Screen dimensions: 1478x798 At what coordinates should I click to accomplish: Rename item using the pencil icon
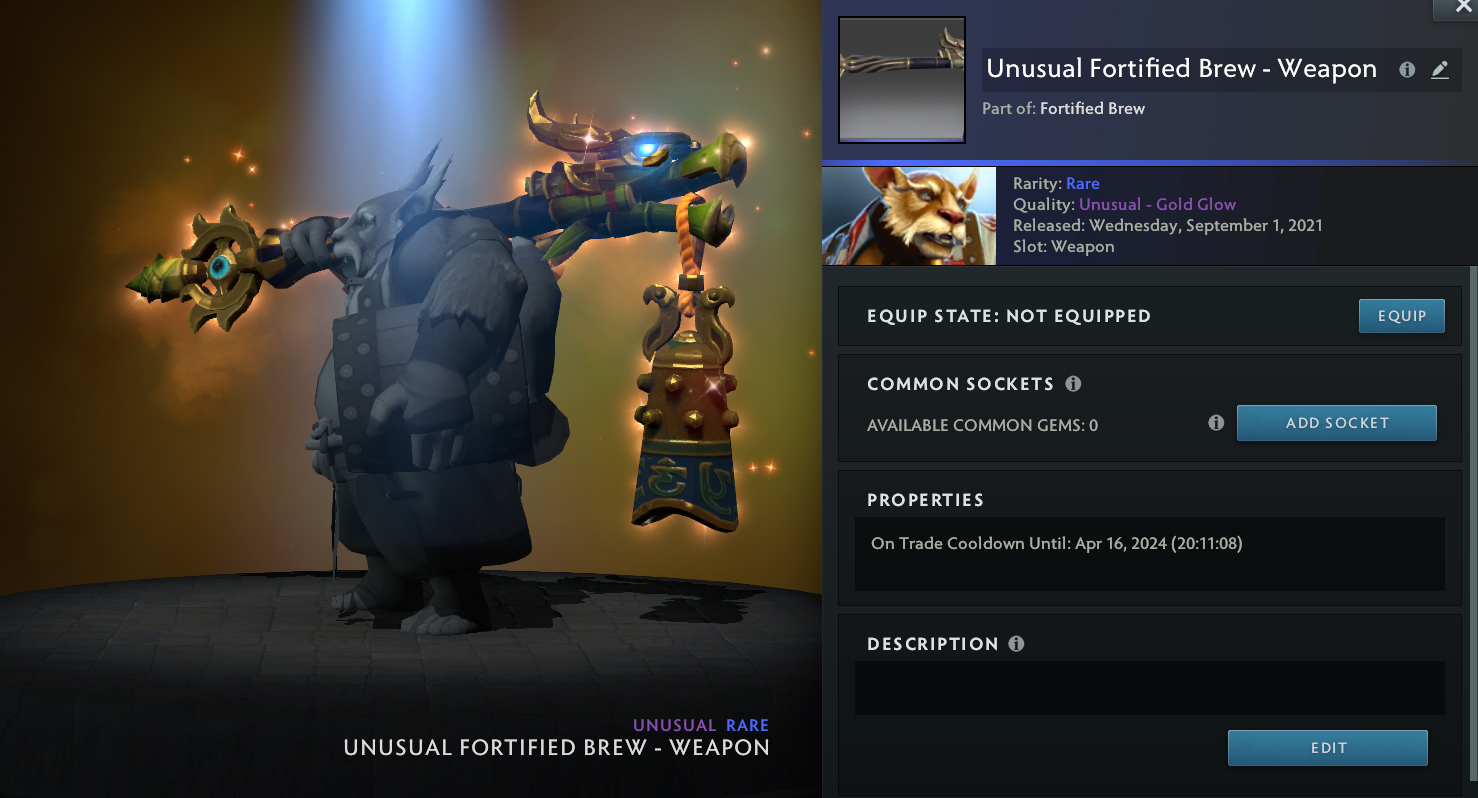[1440, 70]
